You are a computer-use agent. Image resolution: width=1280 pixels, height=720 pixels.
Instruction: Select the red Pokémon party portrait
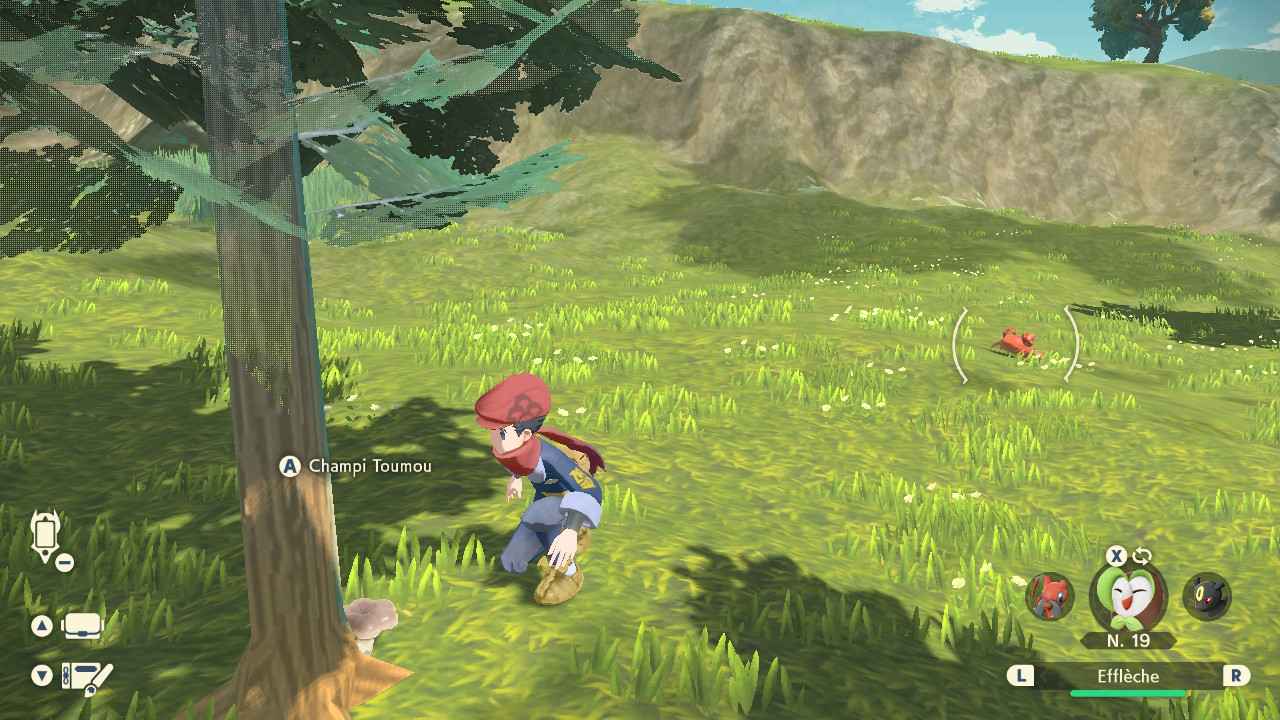[1050, 596]
